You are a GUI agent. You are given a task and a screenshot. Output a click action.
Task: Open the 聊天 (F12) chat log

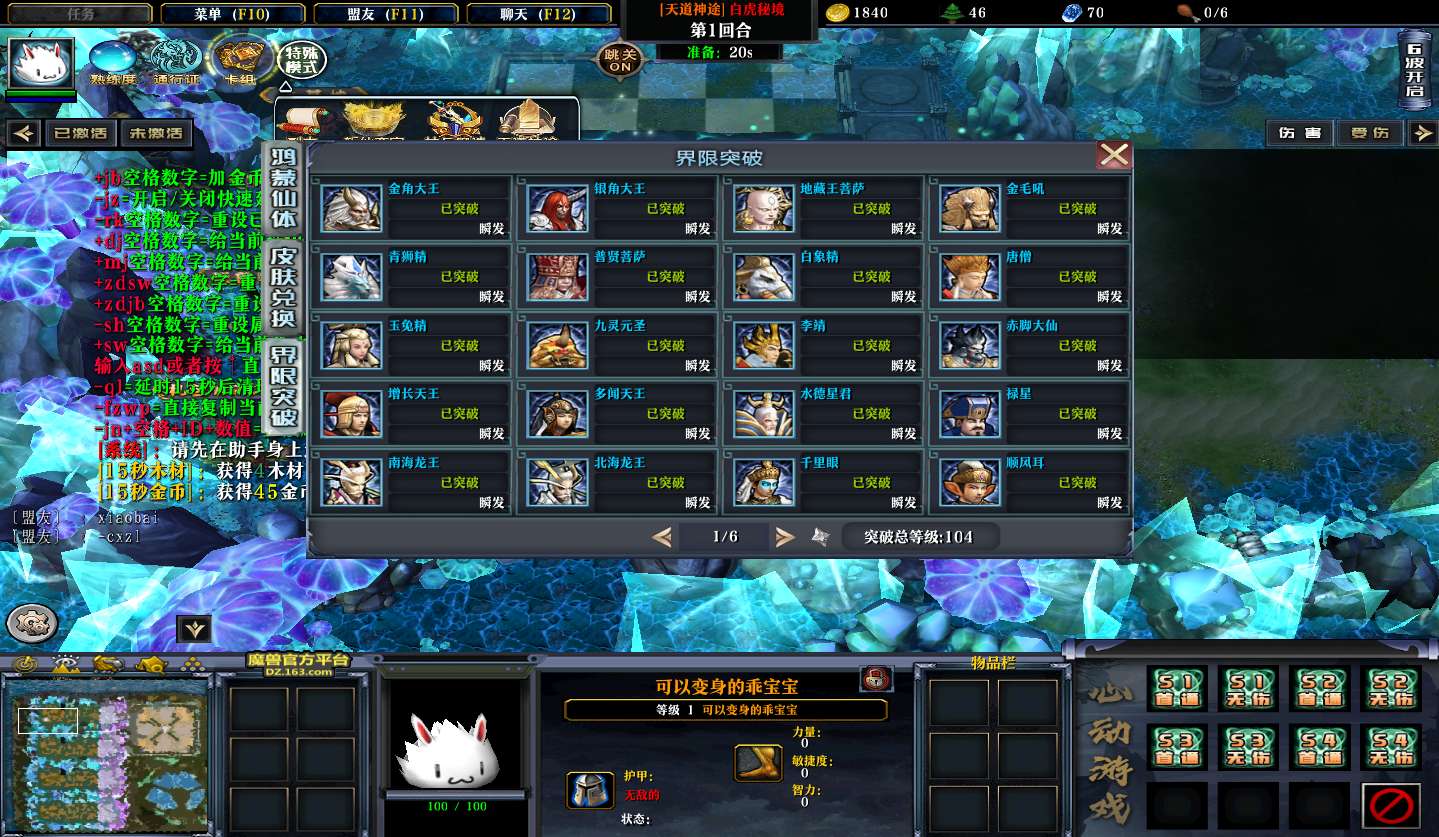tap(538, 14)
